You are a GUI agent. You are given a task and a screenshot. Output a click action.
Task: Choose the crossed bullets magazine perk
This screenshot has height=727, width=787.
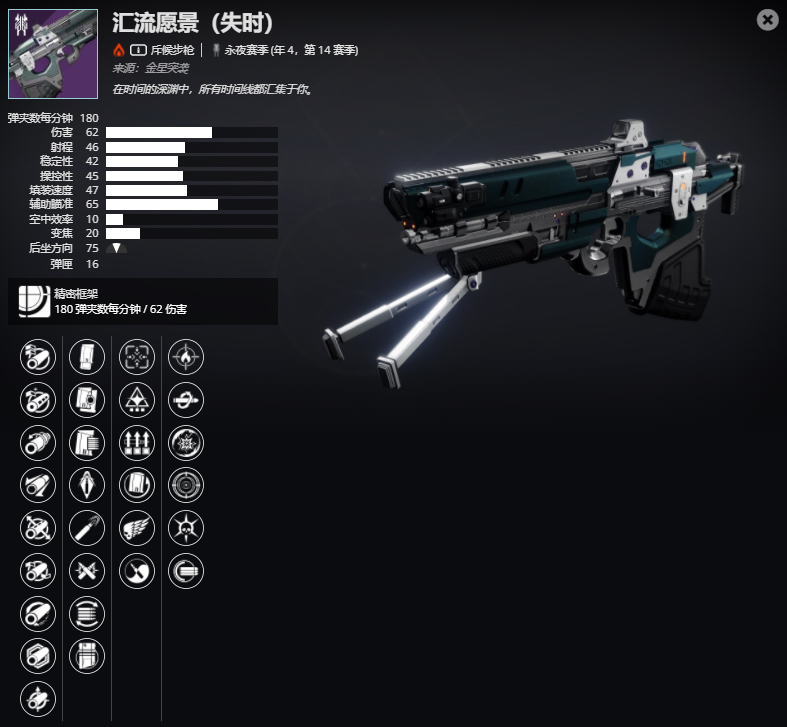click(x=87, y=571)
